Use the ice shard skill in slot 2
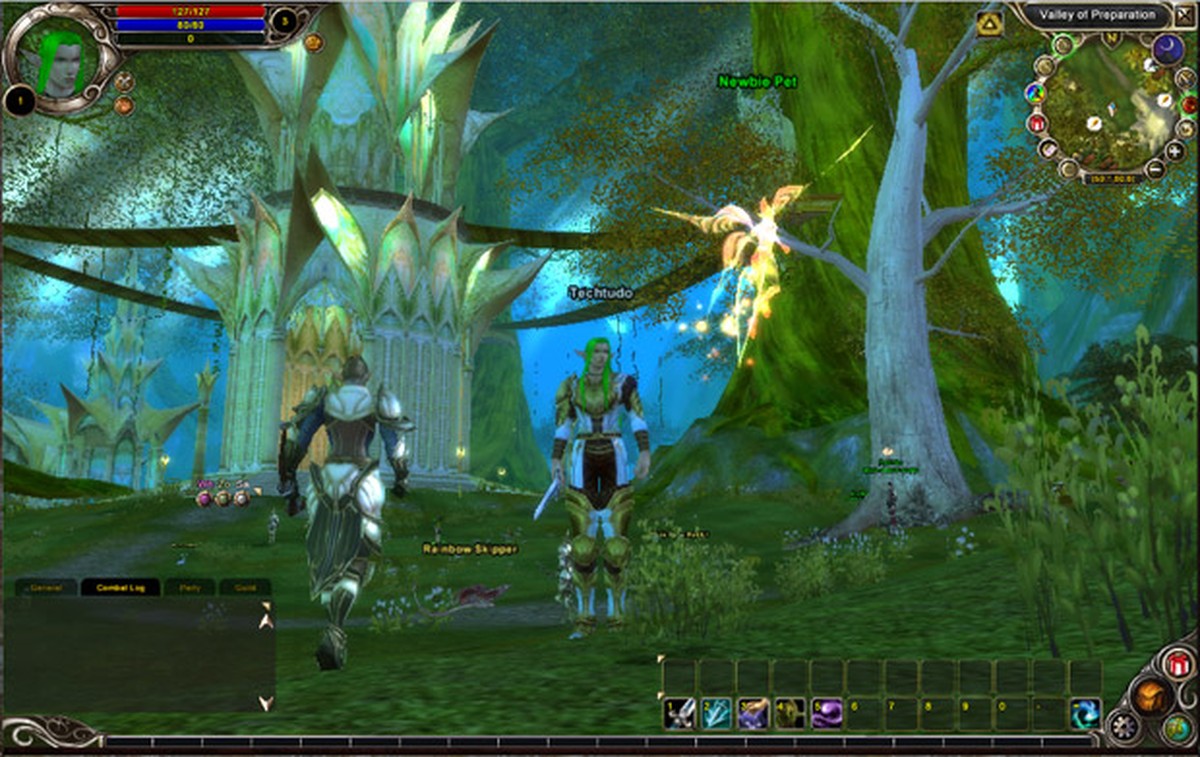The width and height of the screenshot is (1200, 757). [716, 713]
